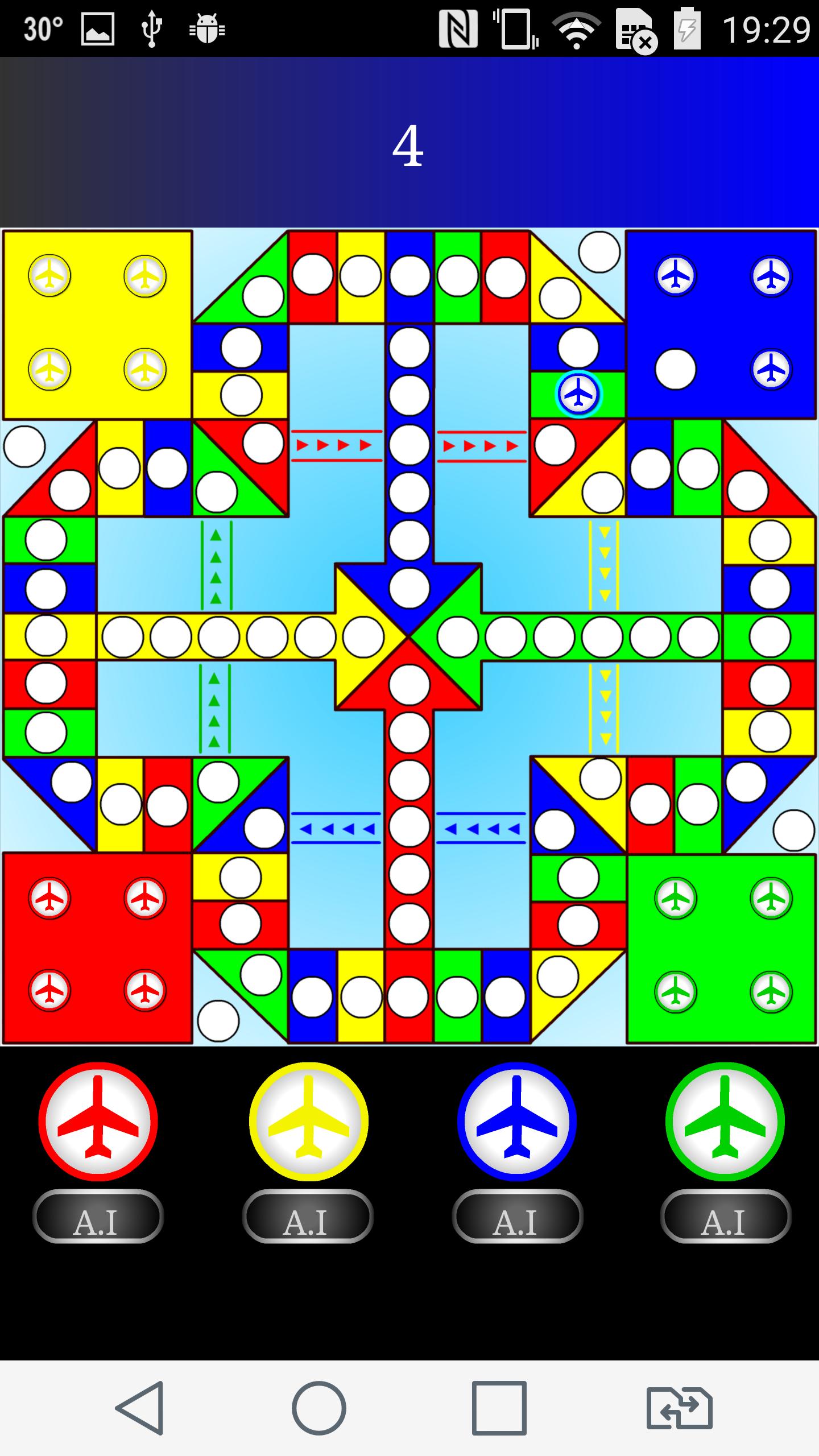
Task: Select a yellow plane in the yellow hangar
Action: click(49, 277)
